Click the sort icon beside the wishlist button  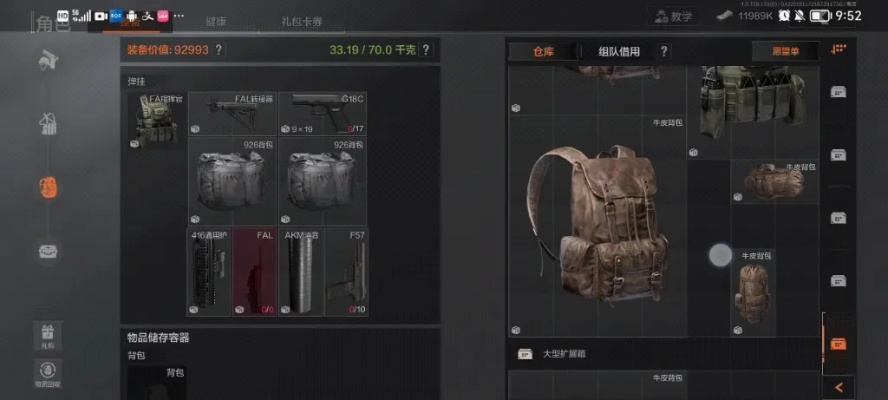click(x=838, y=50)
